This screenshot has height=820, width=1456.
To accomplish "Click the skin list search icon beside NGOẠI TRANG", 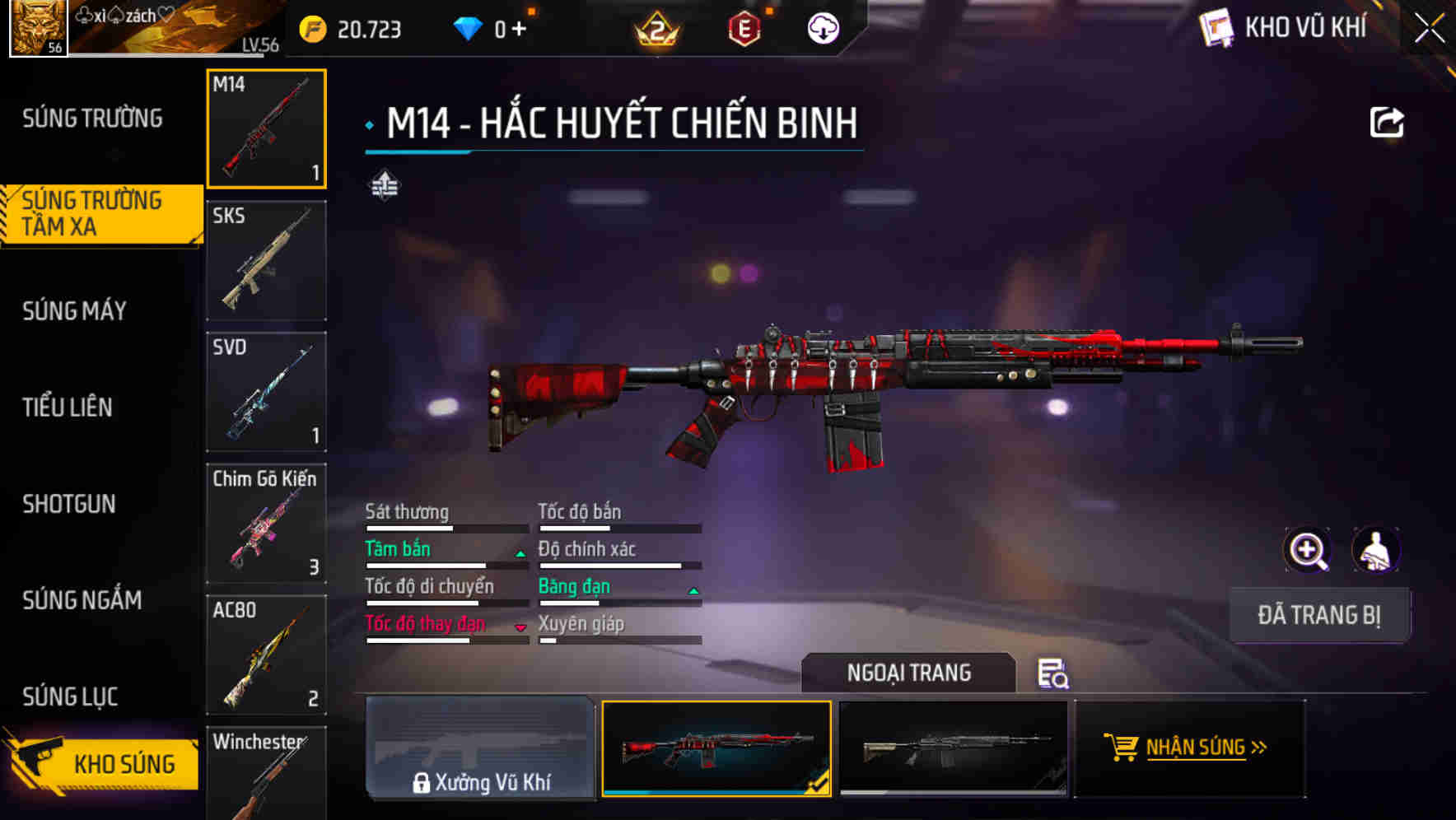I will click(x=1055, y=674).
